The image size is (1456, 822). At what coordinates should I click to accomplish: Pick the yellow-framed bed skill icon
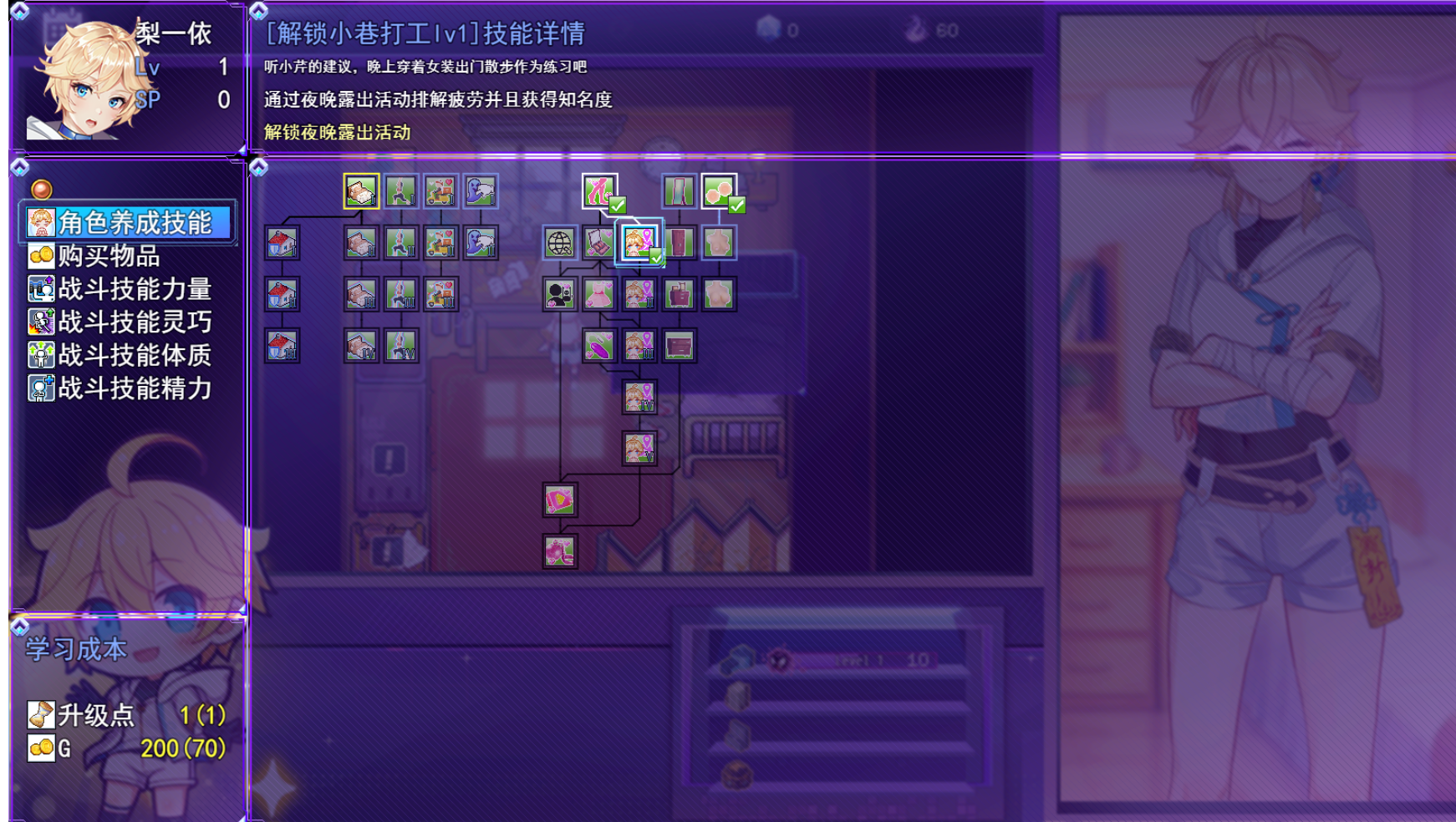(x=361, y=191)
